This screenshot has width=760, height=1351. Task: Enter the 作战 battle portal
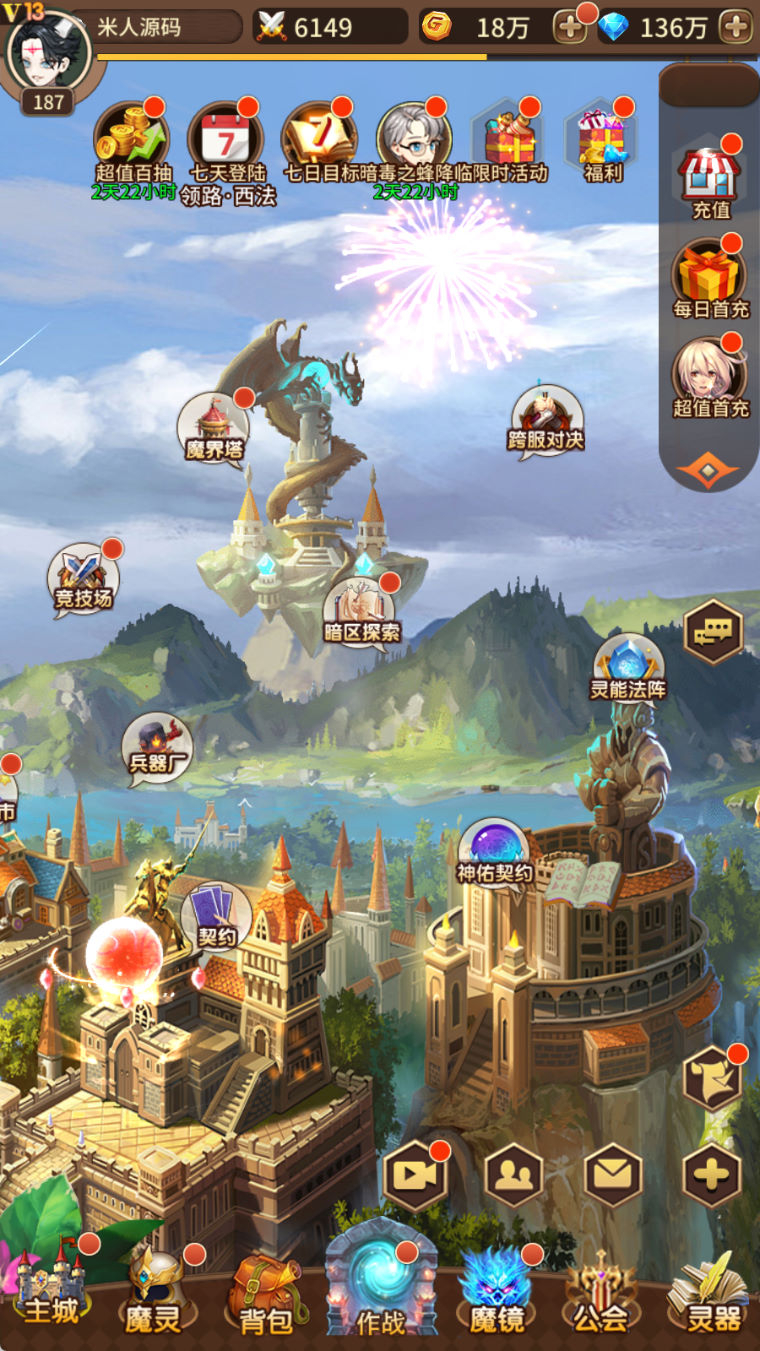(381, 1283)
